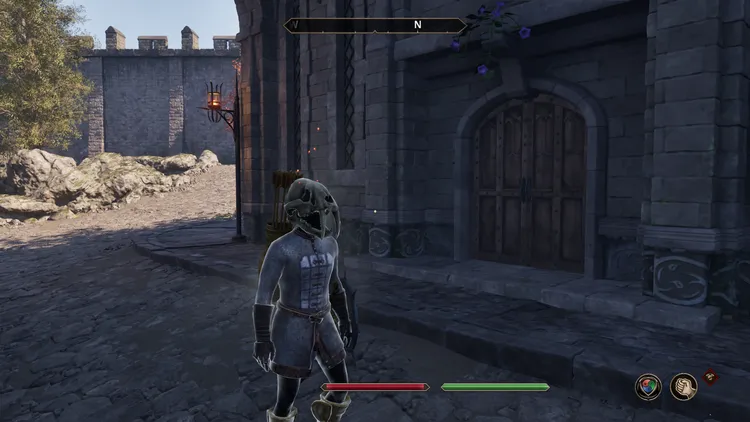
Task: Click the red diamond status icon
Action: pyautogui.click(x=711, y=377)
